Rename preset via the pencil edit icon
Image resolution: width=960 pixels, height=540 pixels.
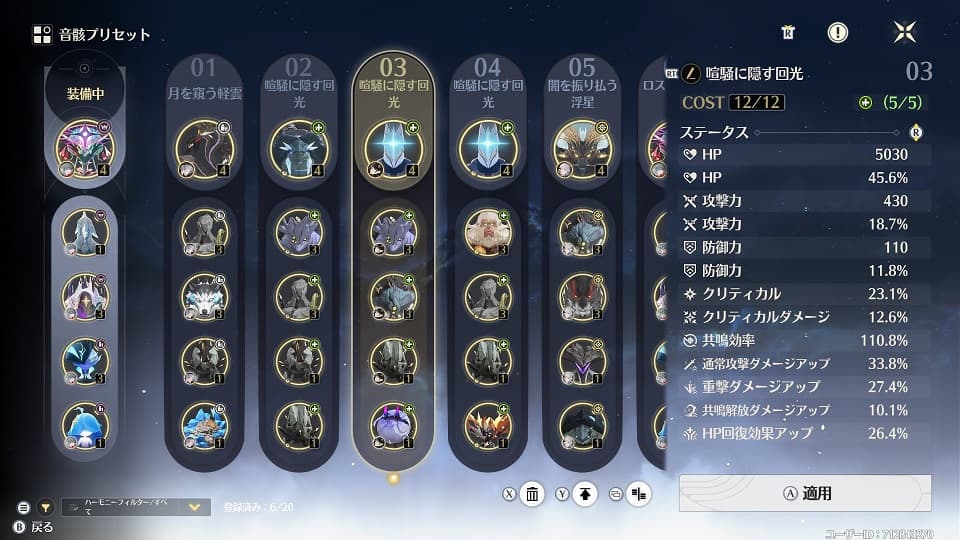pos(691,73)
